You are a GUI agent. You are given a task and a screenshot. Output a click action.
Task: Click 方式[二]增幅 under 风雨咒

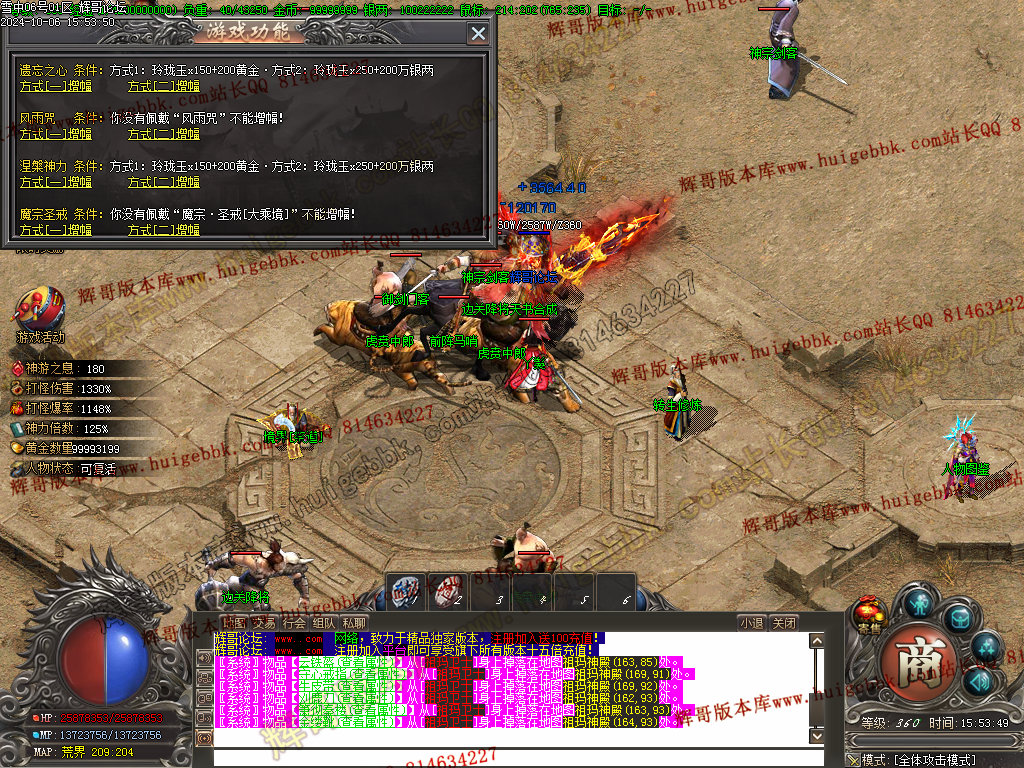tap(164, 134)
